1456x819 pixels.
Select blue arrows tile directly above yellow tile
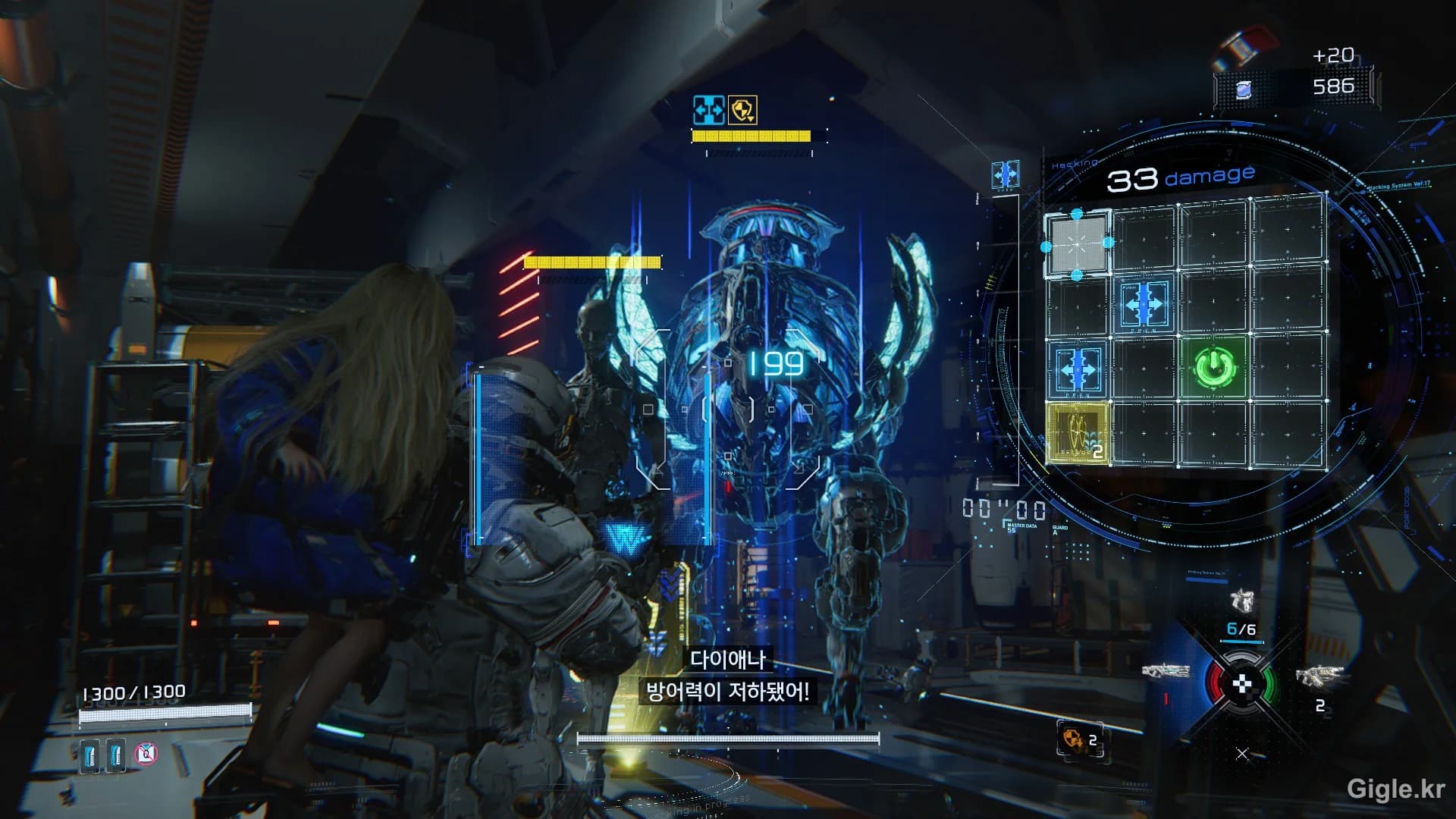(1077, 369)
